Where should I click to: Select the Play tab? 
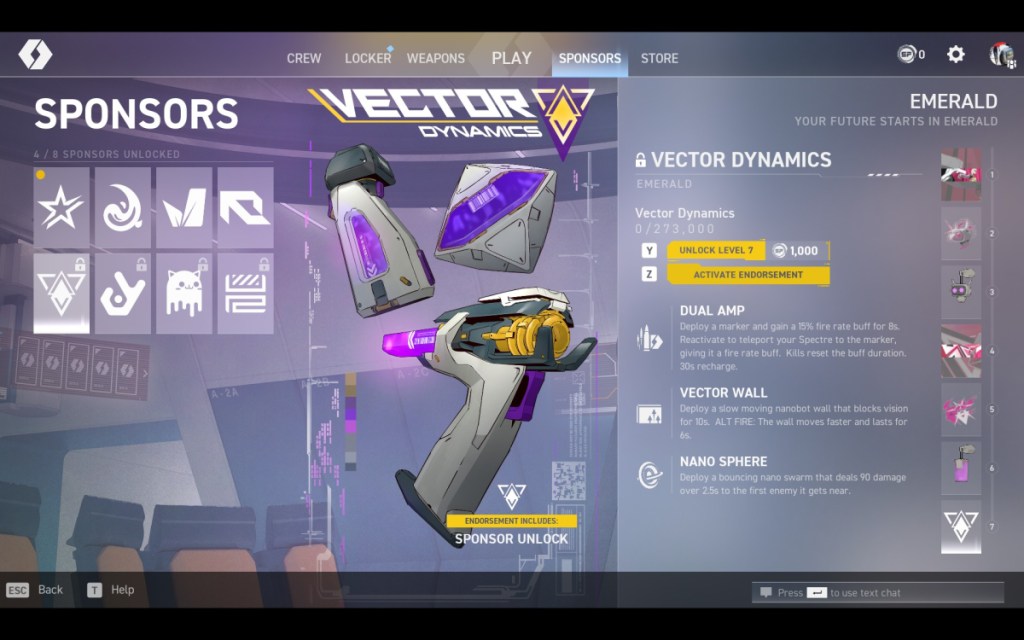(x=511, y=58)
